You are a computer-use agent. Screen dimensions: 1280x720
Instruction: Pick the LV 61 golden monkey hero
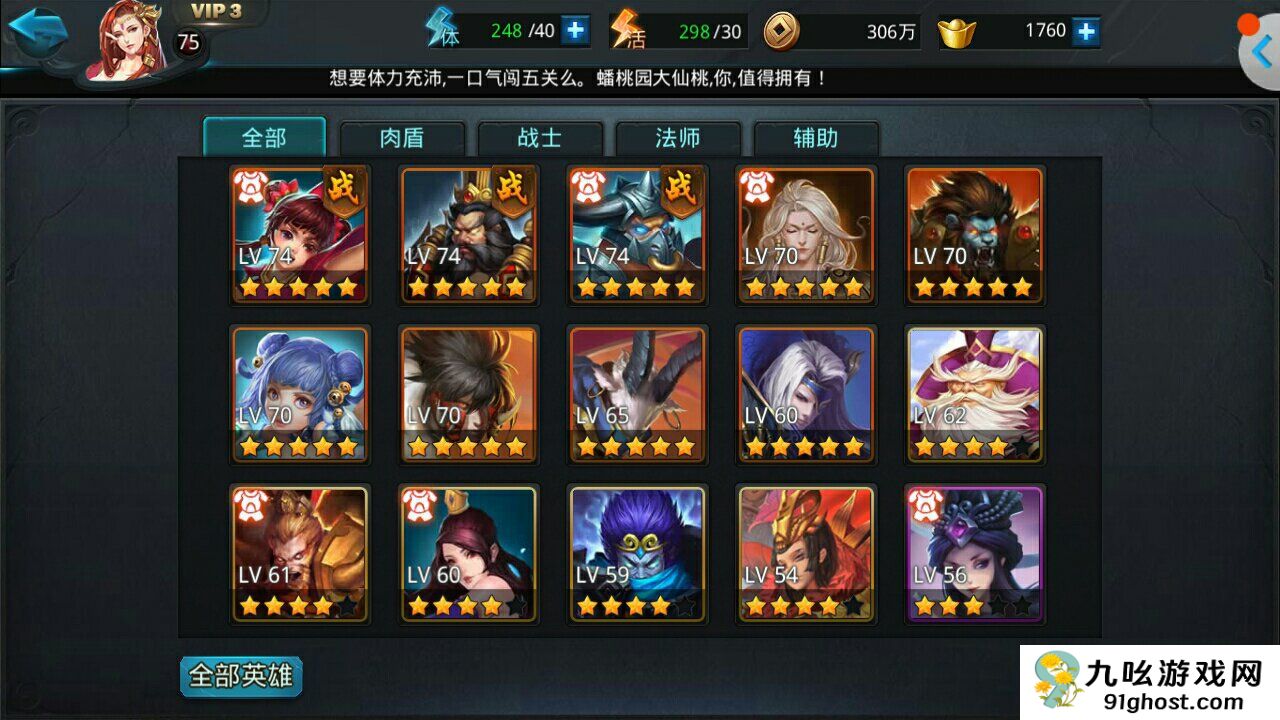(300, 554)
